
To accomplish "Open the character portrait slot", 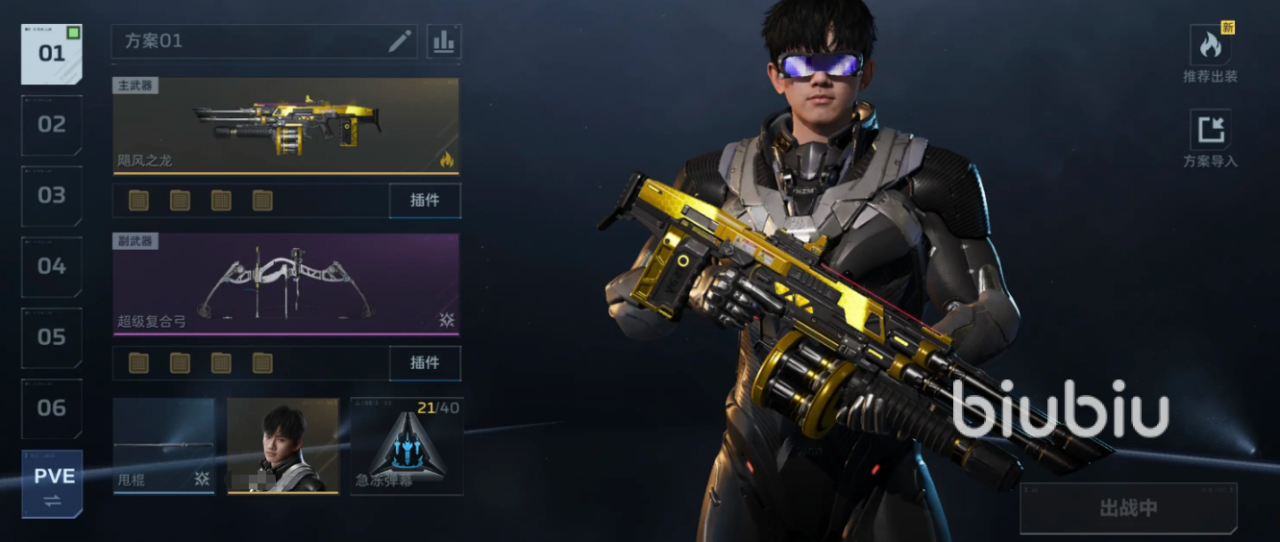I will click(283, 446).
